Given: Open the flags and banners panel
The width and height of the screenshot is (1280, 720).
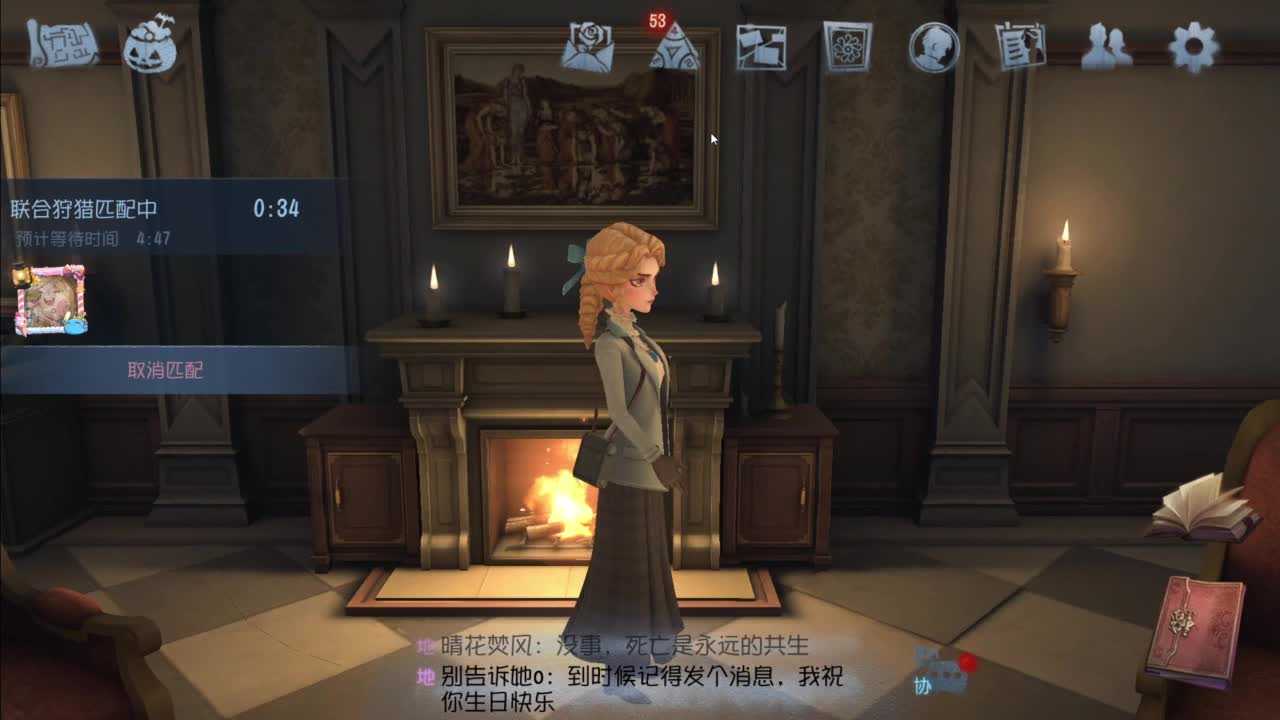Looking at the screenshot, I should click(x=762, y=46).
